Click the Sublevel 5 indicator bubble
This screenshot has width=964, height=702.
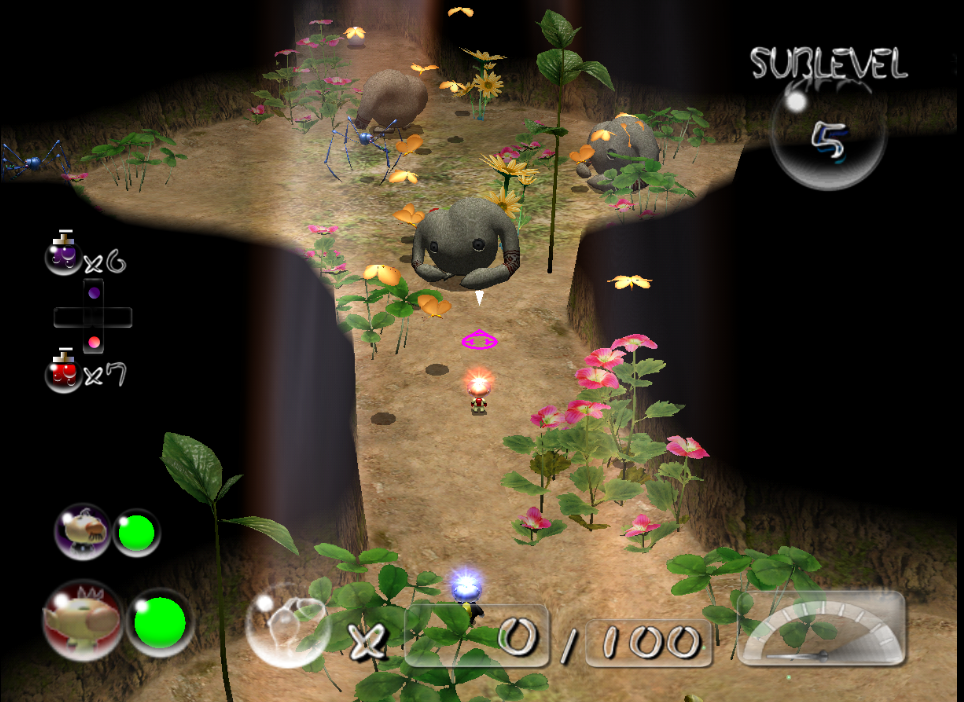[828, 138]
